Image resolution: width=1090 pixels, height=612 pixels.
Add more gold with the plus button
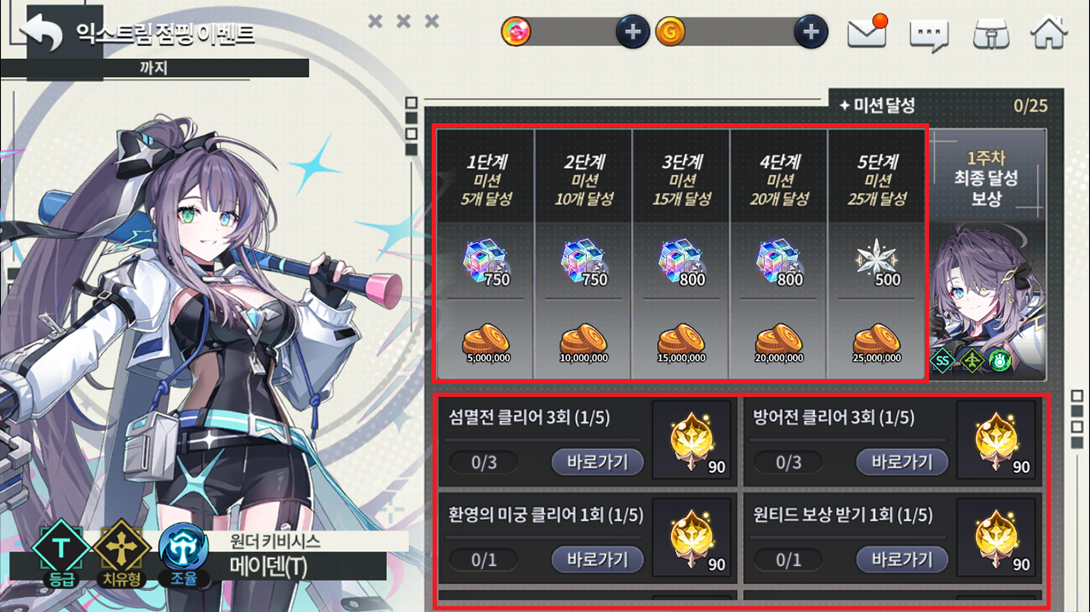[811, 32]
